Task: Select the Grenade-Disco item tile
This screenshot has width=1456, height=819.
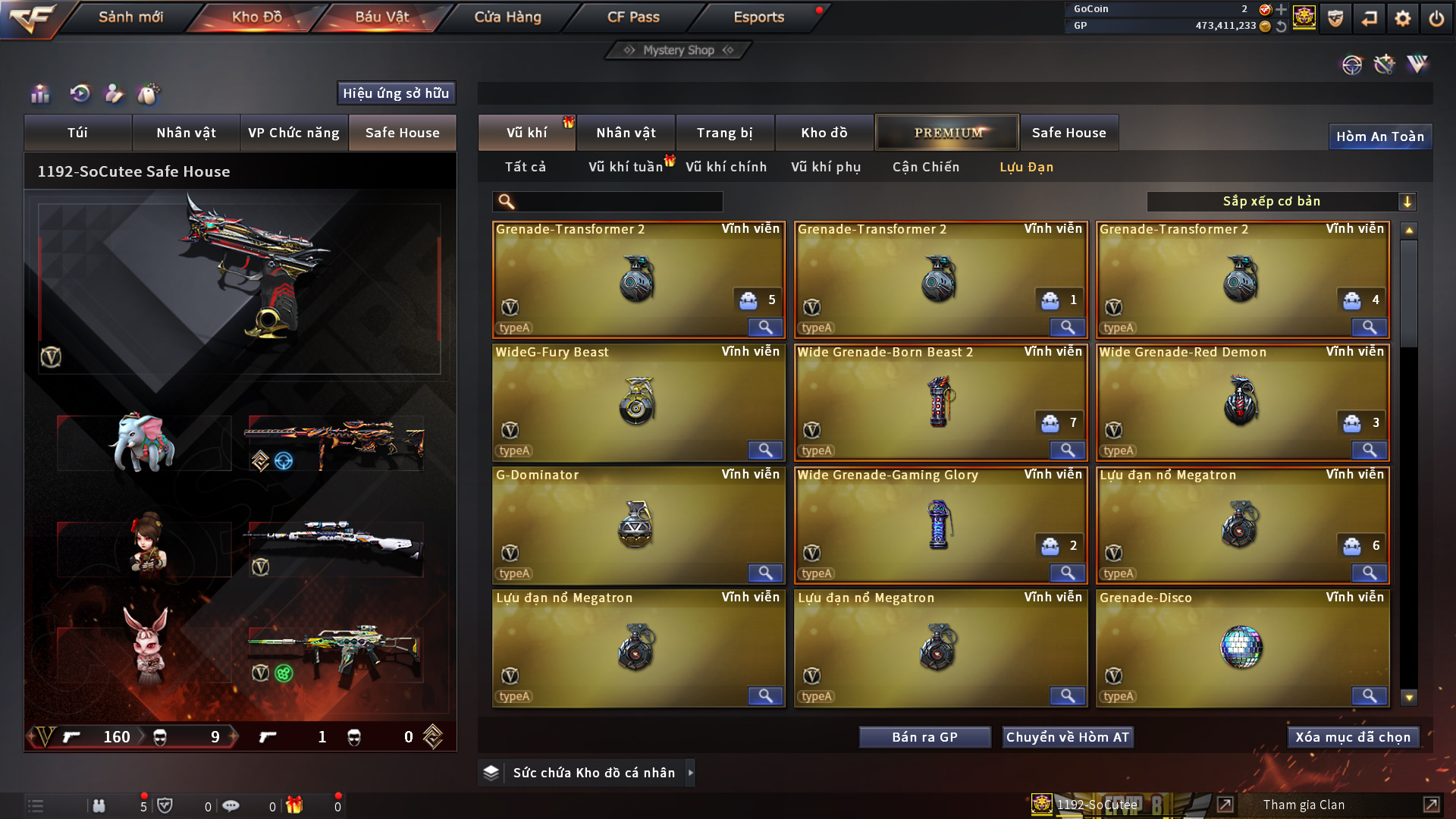Action: coord(1242,647)
